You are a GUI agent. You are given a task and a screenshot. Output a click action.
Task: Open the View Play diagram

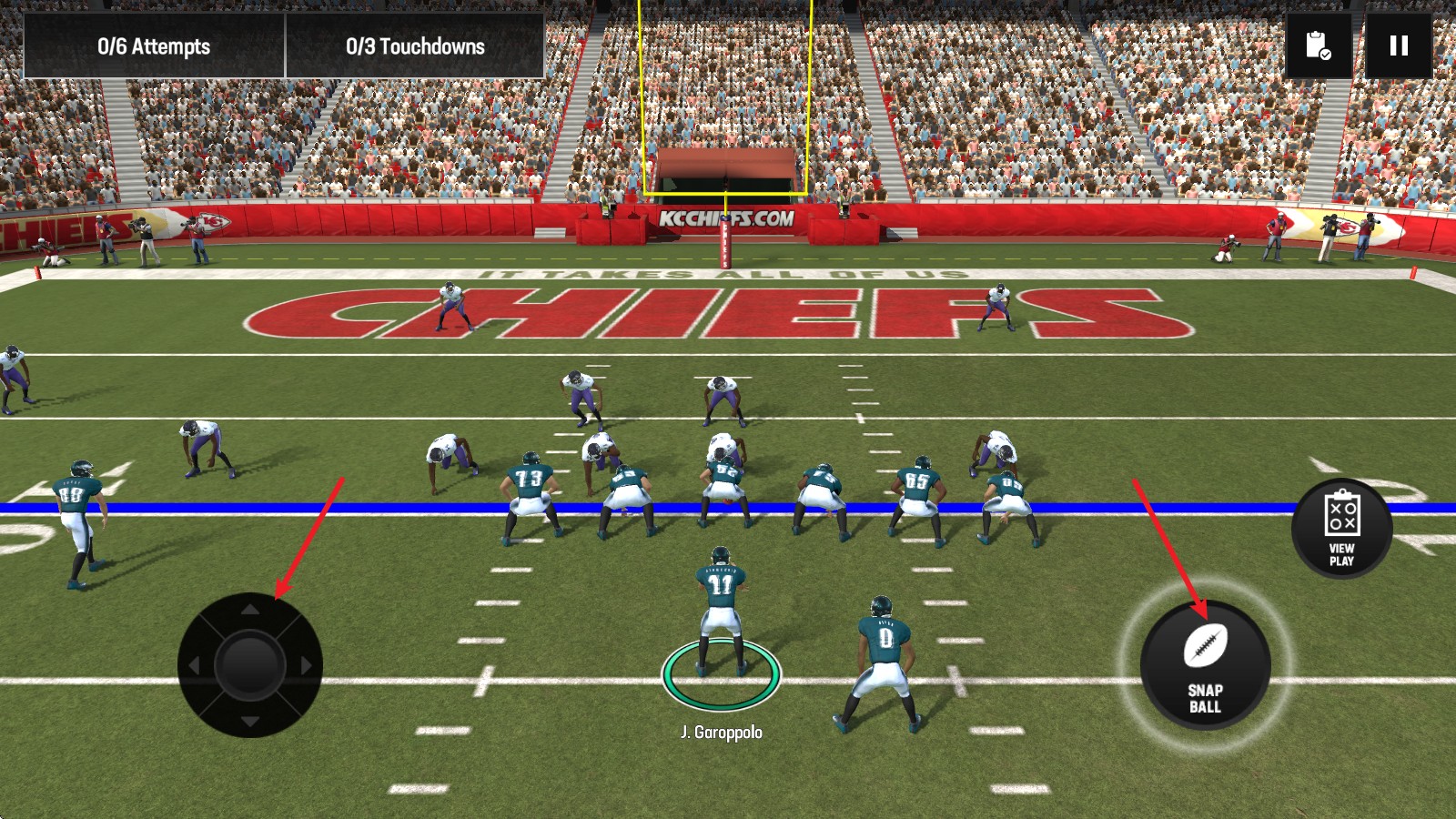click(x=1341, y=528)
